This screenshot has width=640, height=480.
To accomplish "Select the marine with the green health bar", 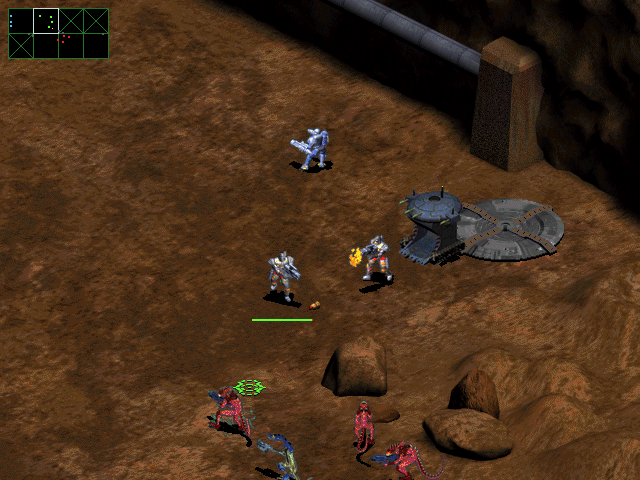I will click(282, 277).
